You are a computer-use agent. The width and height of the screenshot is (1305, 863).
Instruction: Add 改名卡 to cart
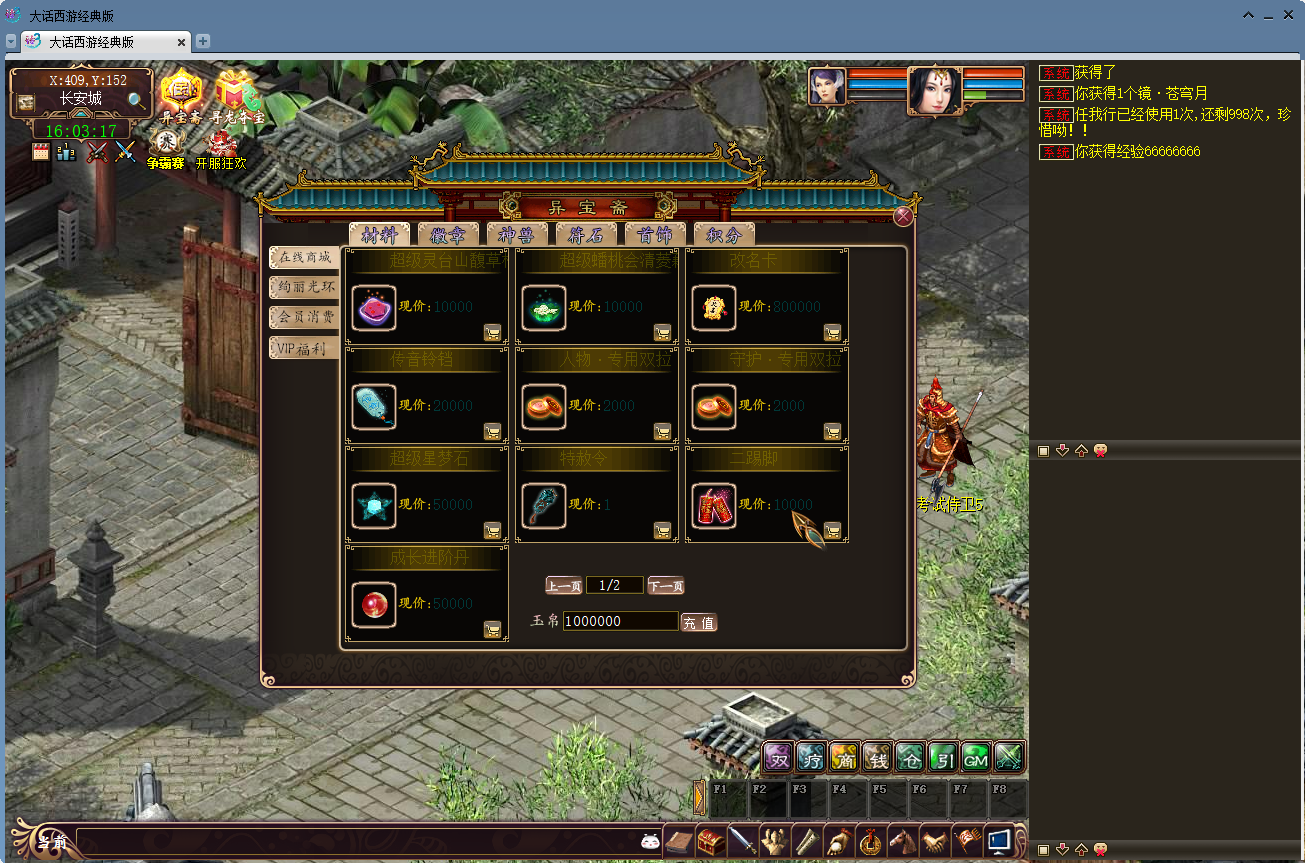[x=832, y=332]
